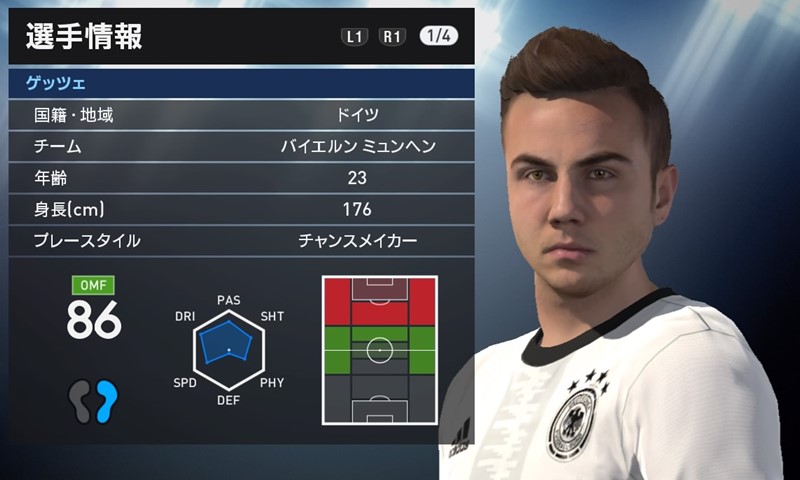800x480 pixels.
Task: Select the pitch position map diagram
Action: coord(379,350)
